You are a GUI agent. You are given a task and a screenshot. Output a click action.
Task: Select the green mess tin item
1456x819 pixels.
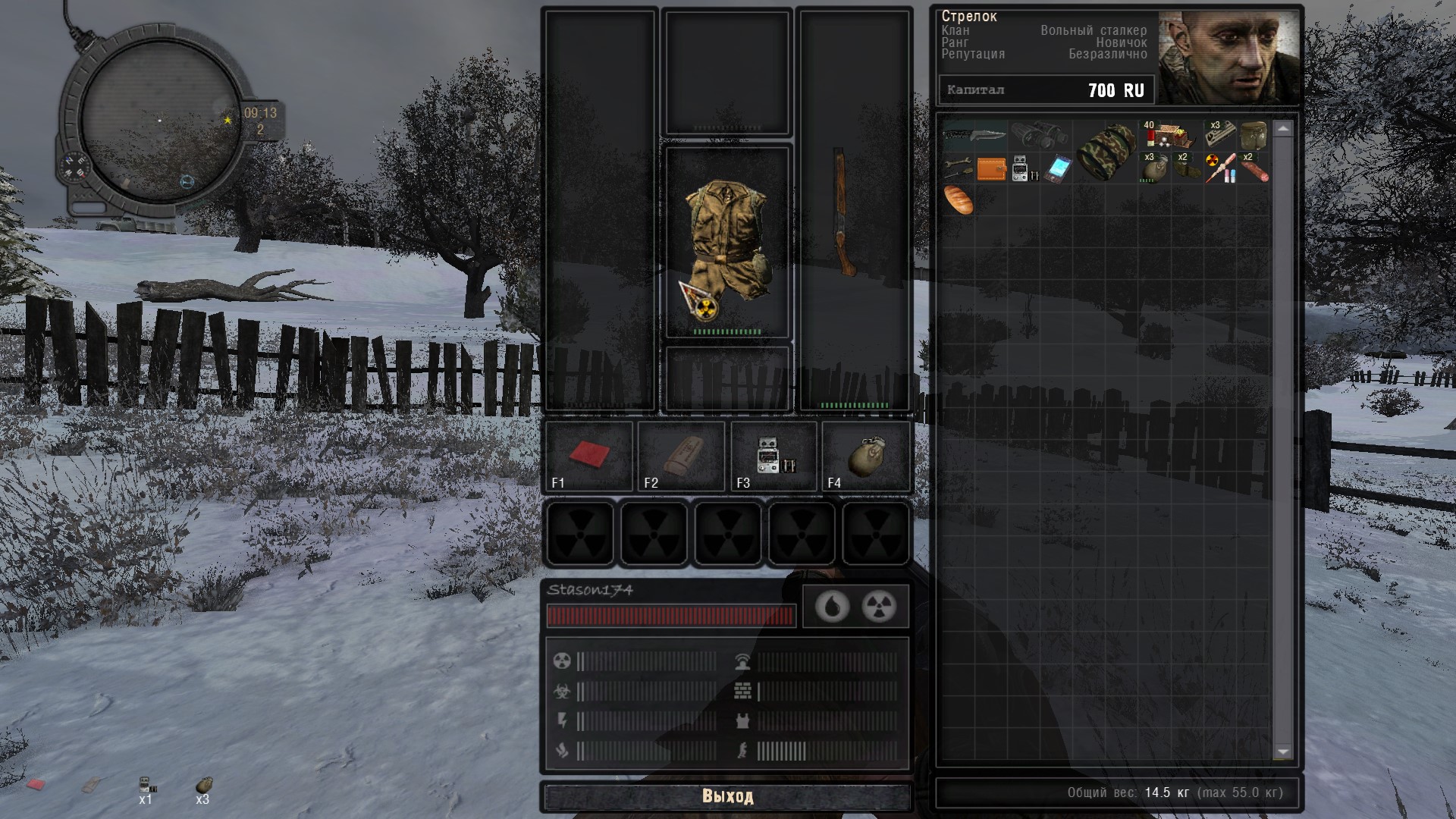click(1254, 135)
